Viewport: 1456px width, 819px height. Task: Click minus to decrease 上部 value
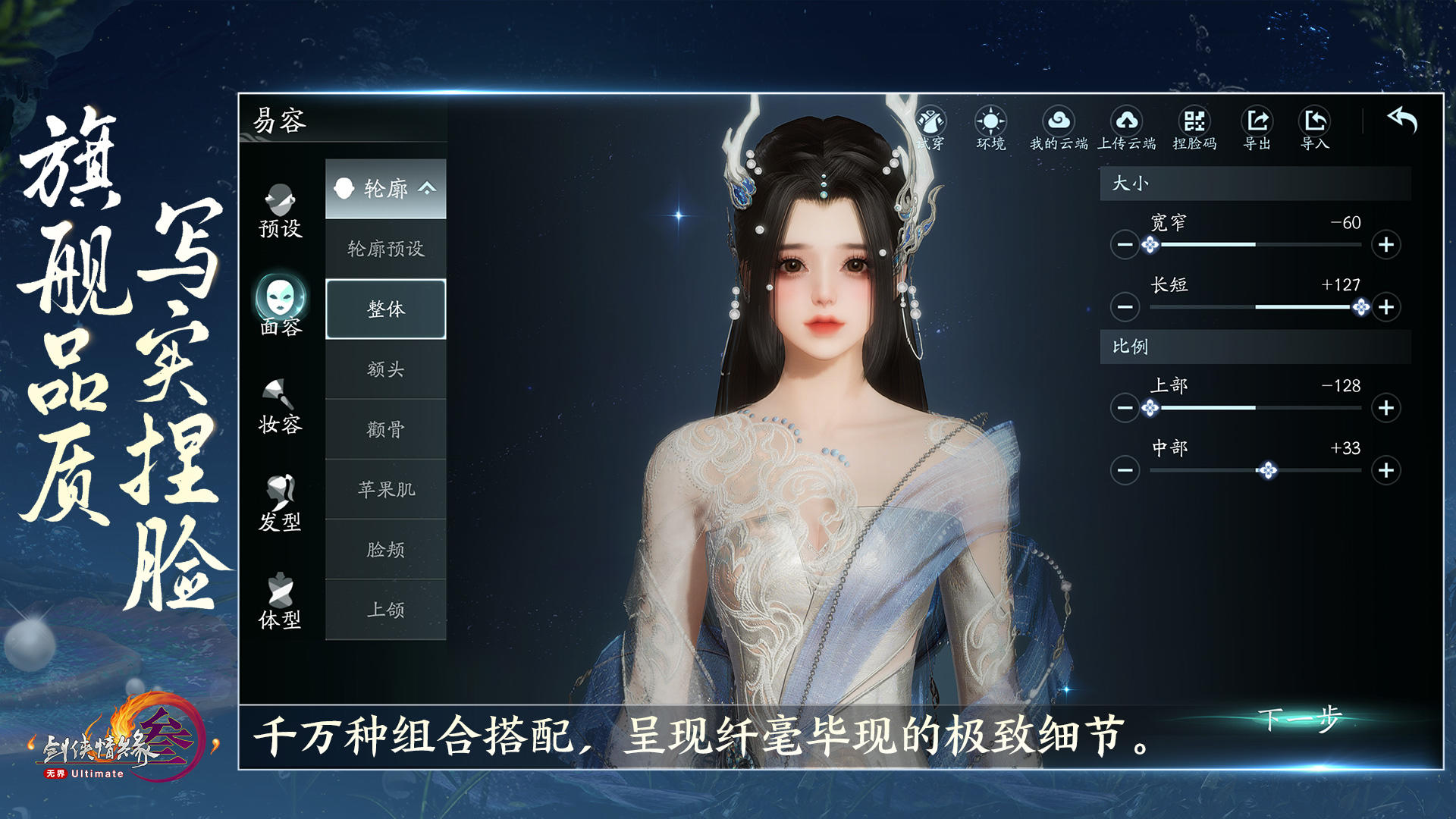pos(1124,409)
